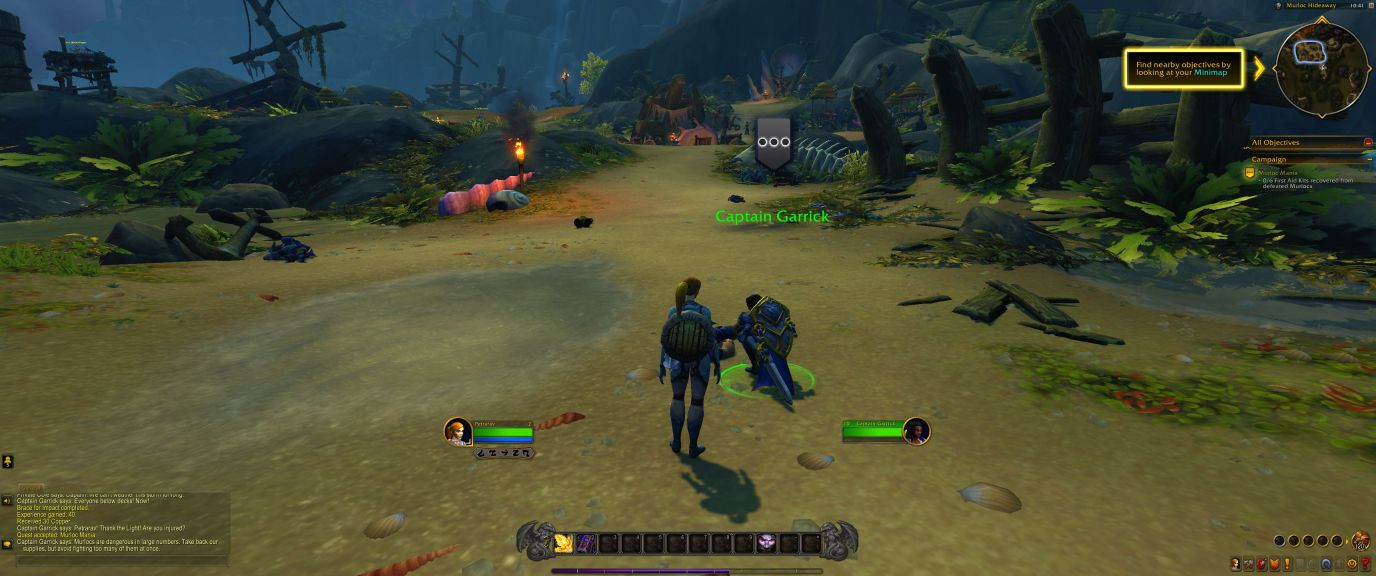Collapse the All Objectives tracker
1376x576 pixels.
point(1368,143)
